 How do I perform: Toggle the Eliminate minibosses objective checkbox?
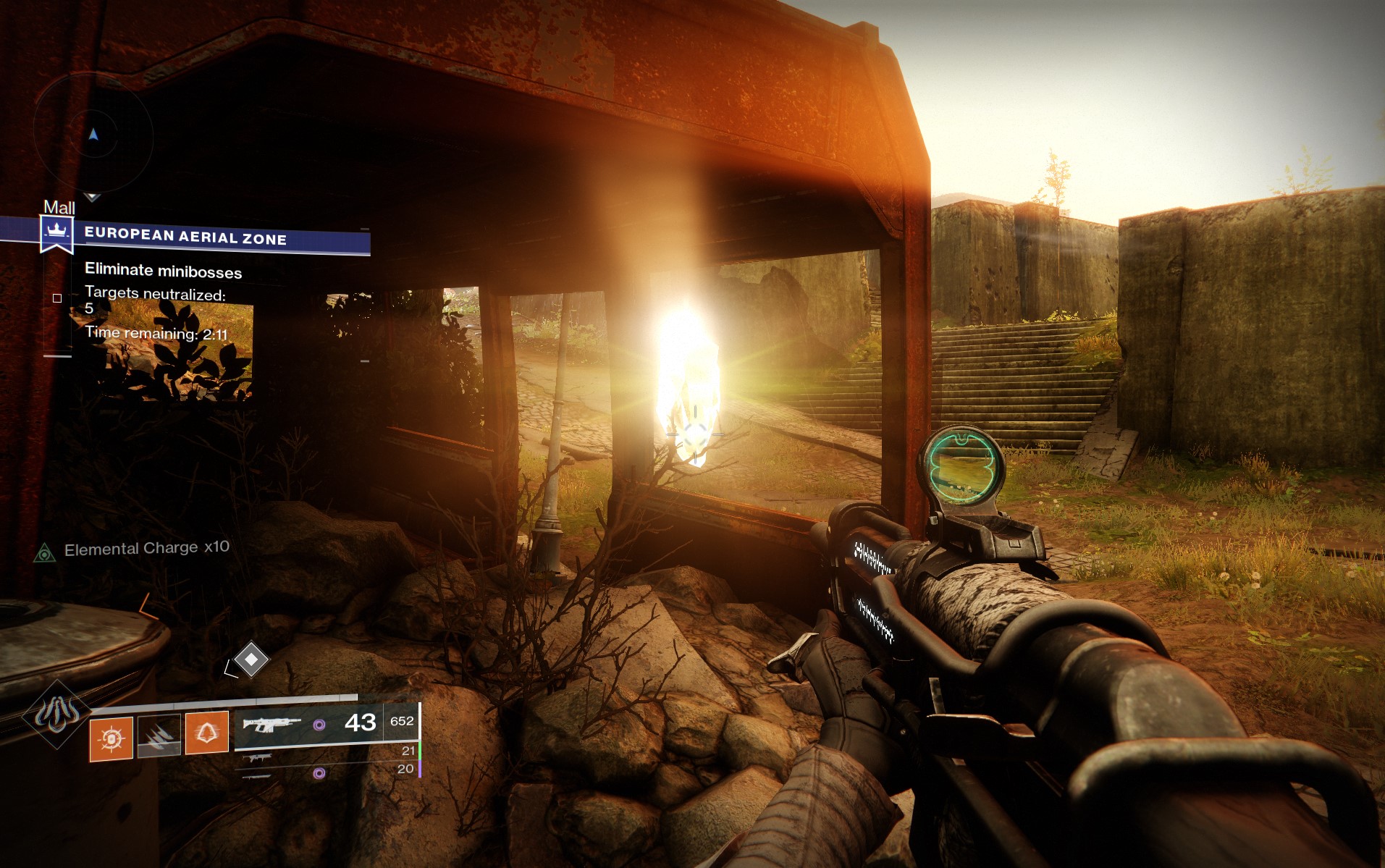pos(57,298)
